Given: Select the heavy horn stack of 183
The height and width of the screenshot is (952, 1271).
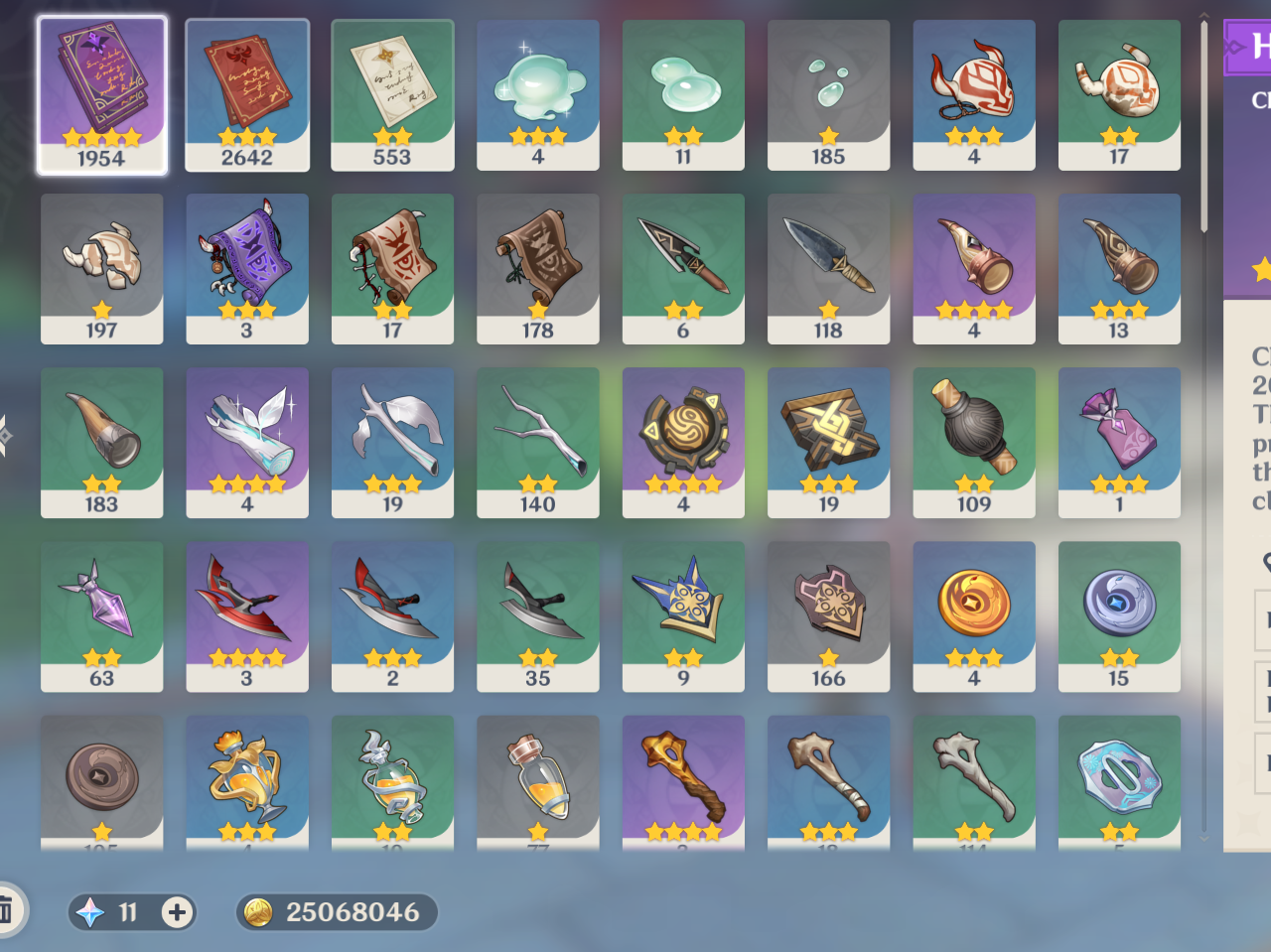Looking at the screenshot, I should click(101, 442).
